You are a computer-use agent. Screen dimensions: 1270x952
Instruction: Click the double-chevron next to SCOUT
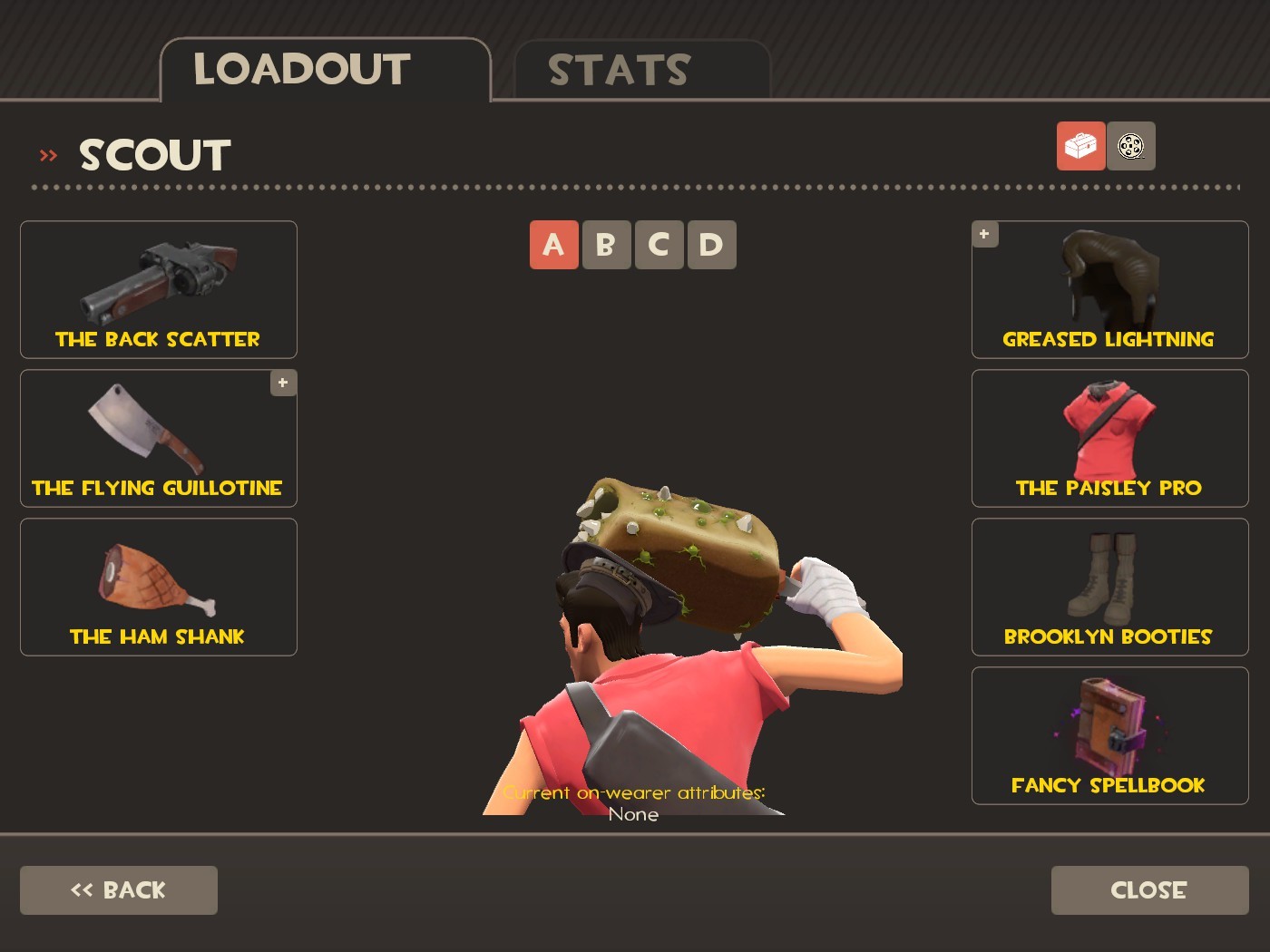46,154
